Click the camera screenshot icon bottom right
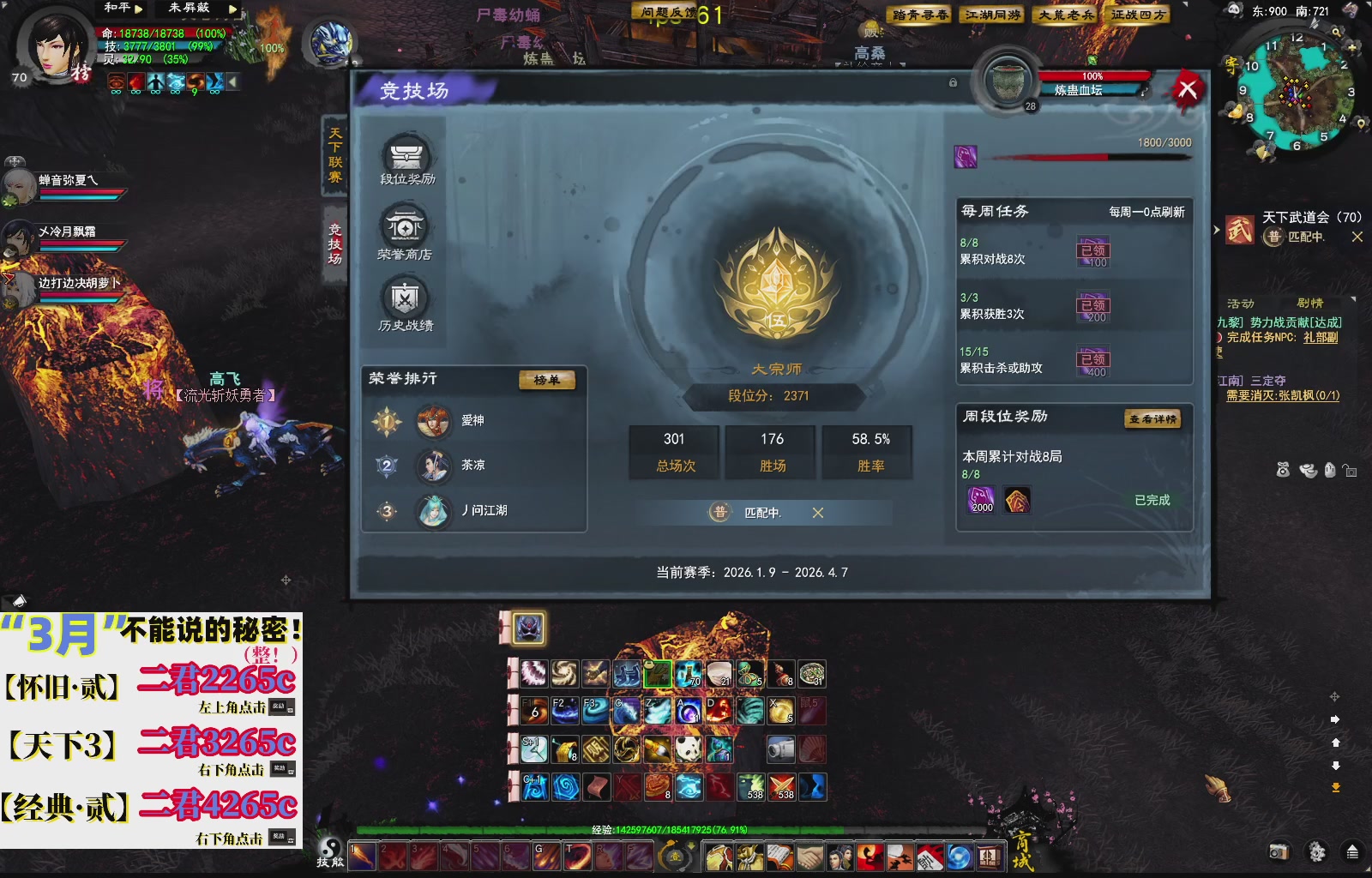 pos(1279,851)
